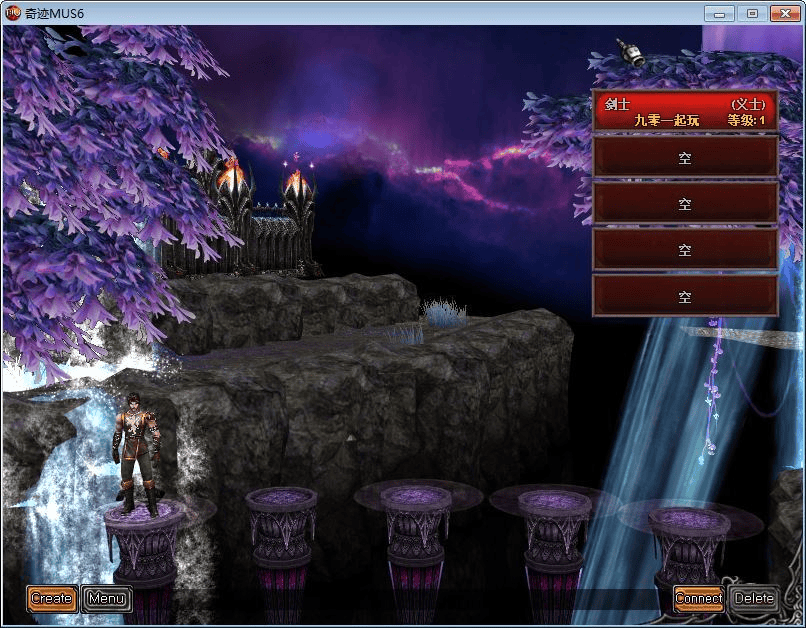Image resolution: width=806 pixels, height=628 pixels.
Task: Close the game window
Action: [x=783, y=13]
